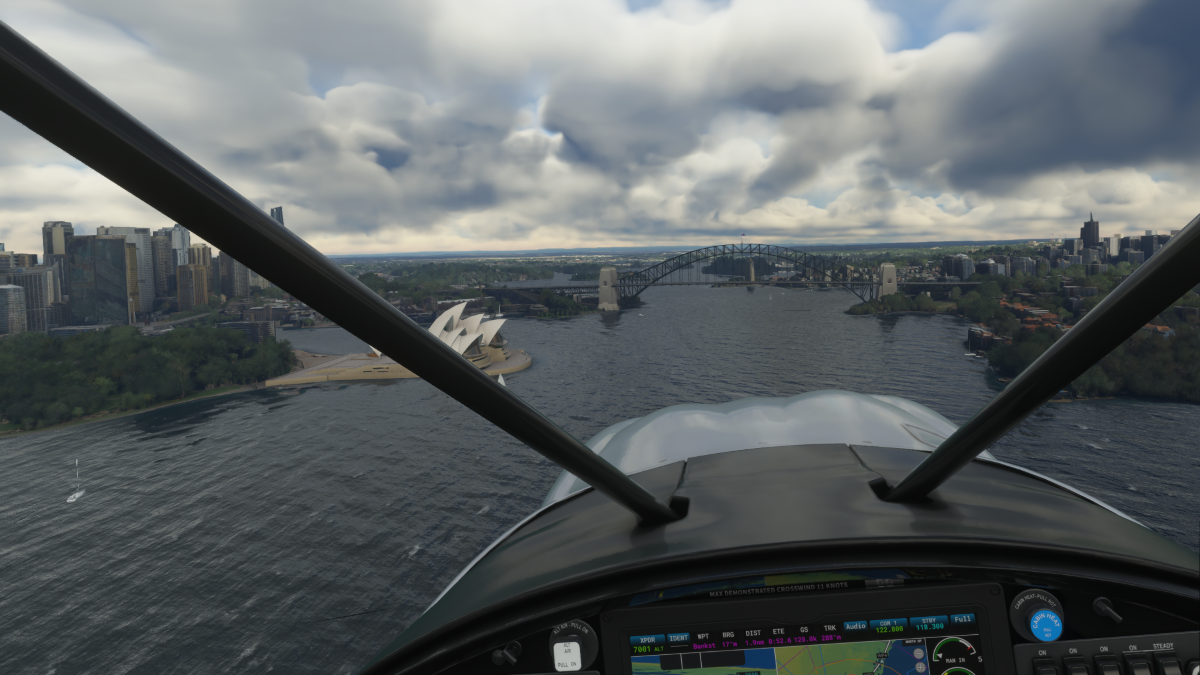Tap the XPDR transponder code field
Image resolution: width=1200 pixels, height=675 pixels.
(x=646, y=644)
